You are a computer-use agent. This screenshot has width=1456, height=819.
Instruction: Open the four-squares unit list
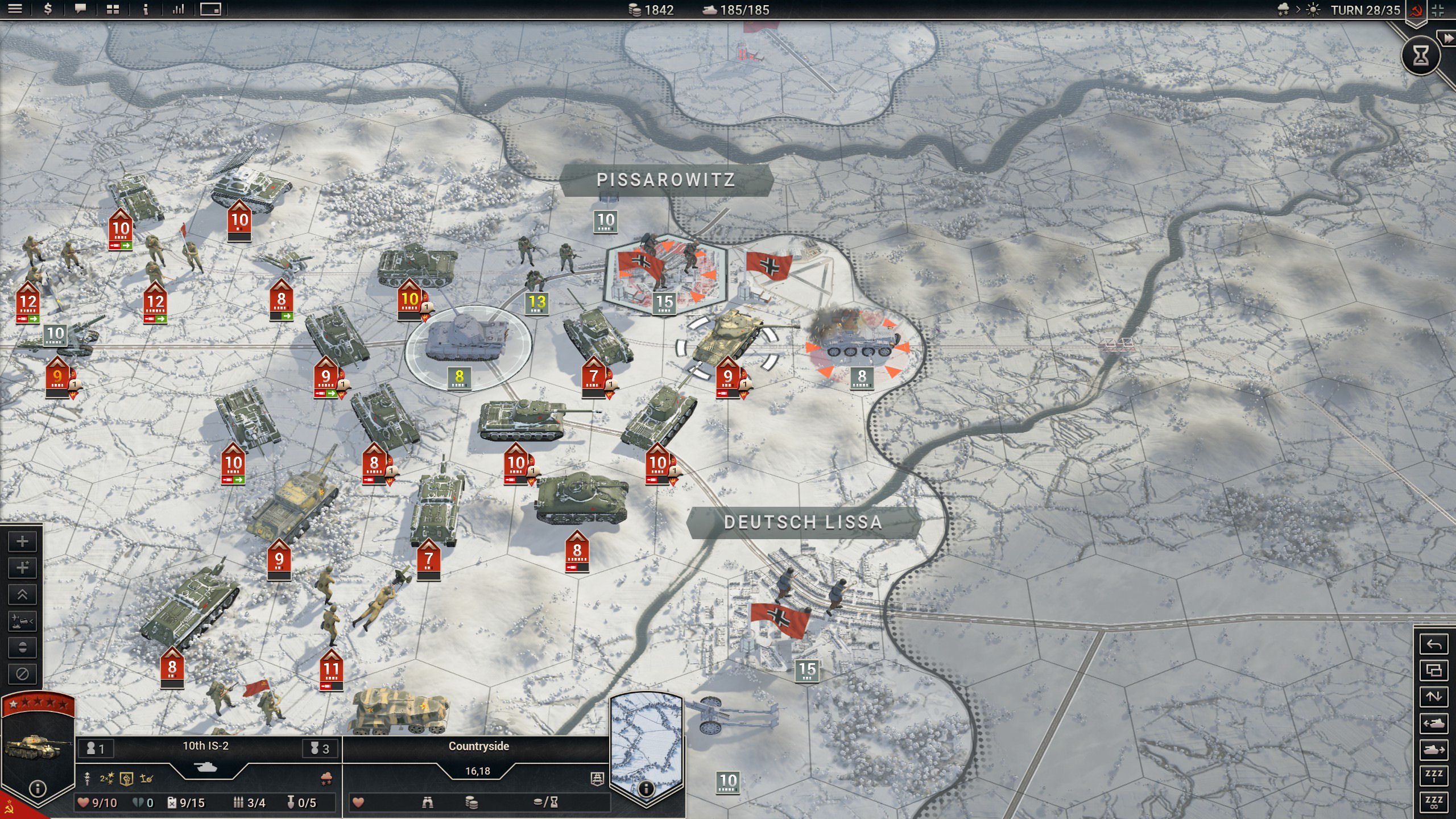click(113, 9)
